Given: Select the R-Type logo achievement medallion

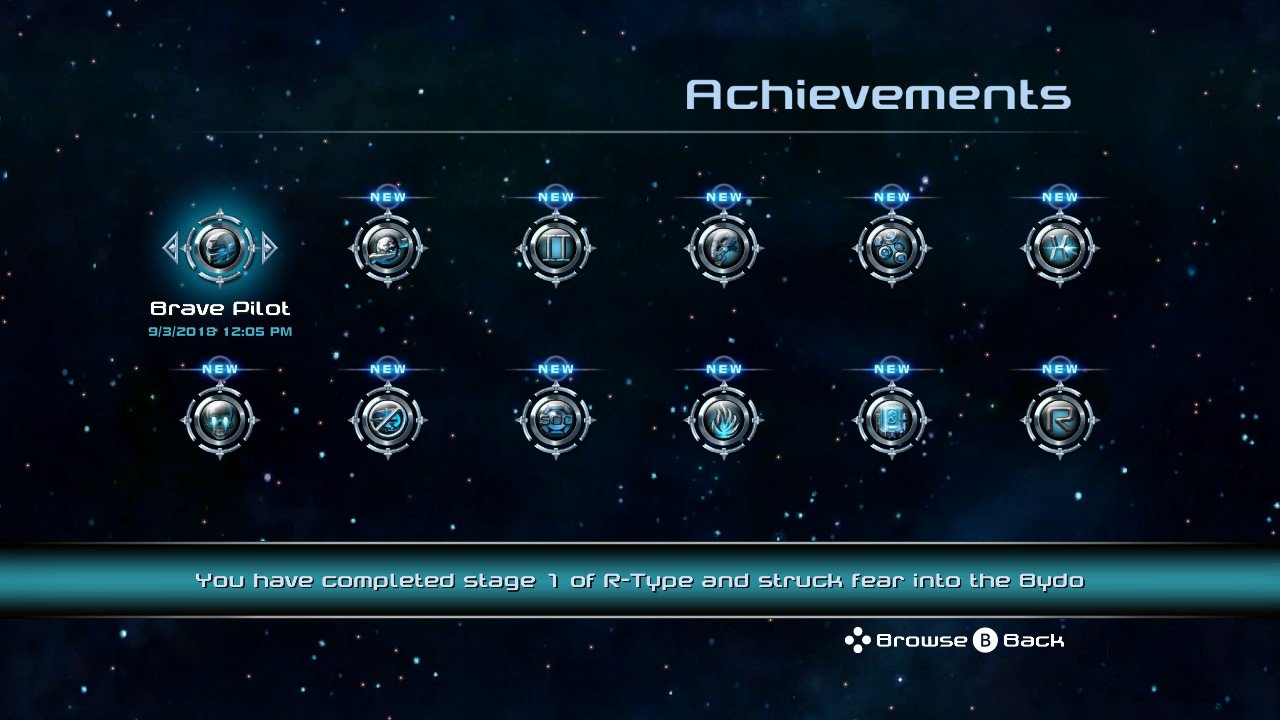Looking at the screenshot, I should click(x=1058, y=420).
